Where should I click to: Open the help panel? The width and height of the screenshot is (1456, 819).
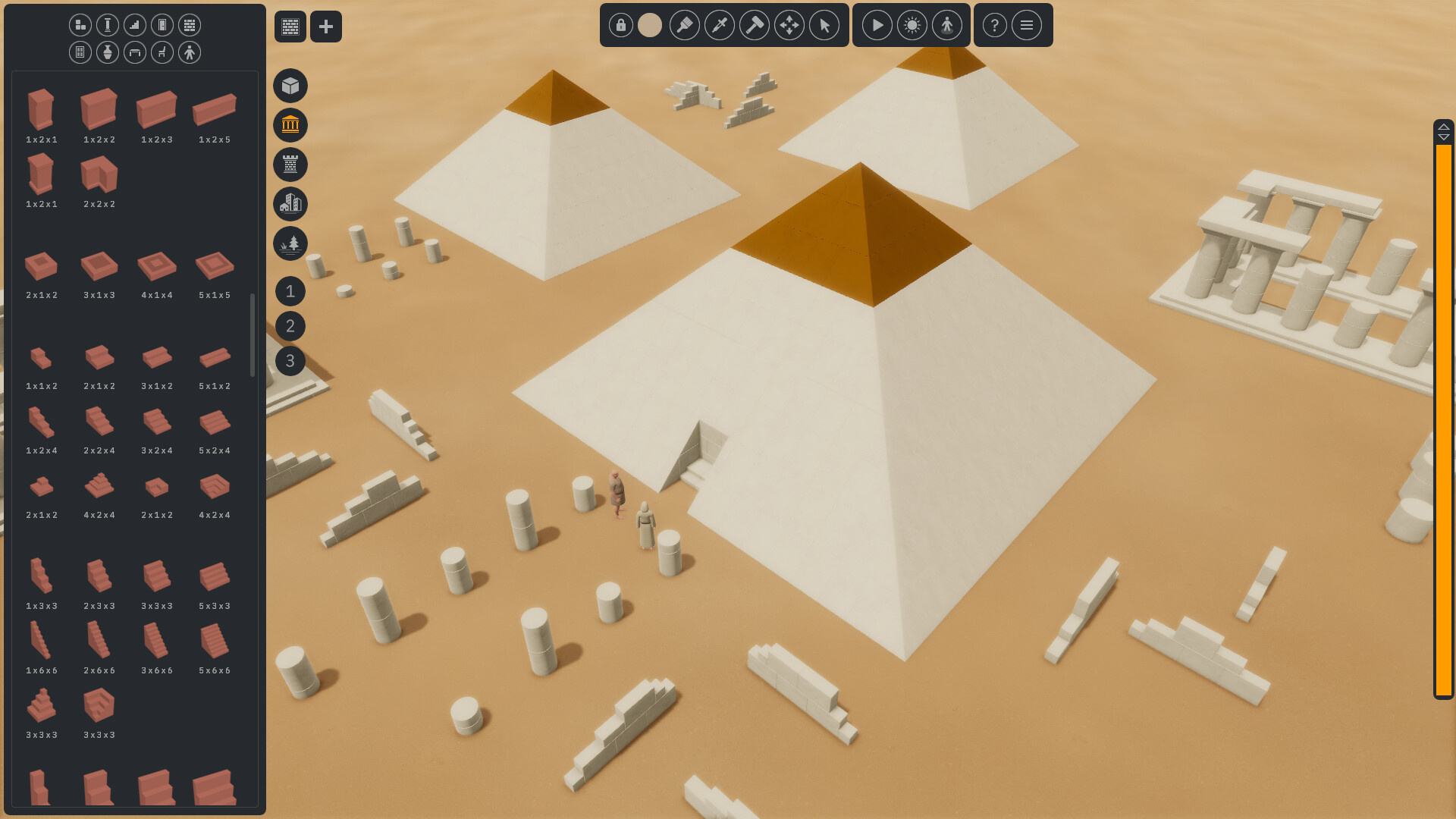[994, 25]
